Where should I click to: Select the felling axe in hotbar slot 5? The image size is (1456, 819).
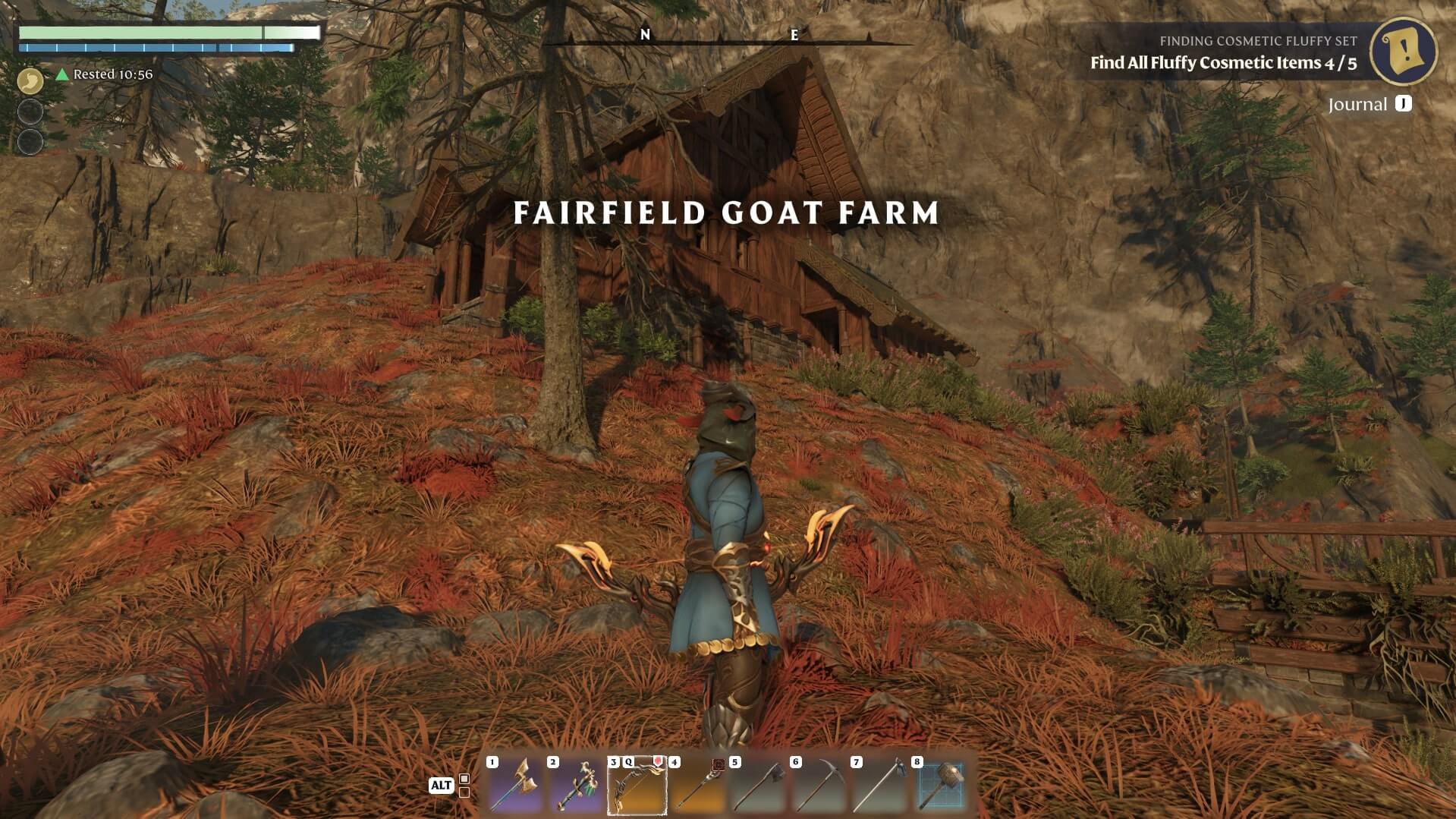759,785
